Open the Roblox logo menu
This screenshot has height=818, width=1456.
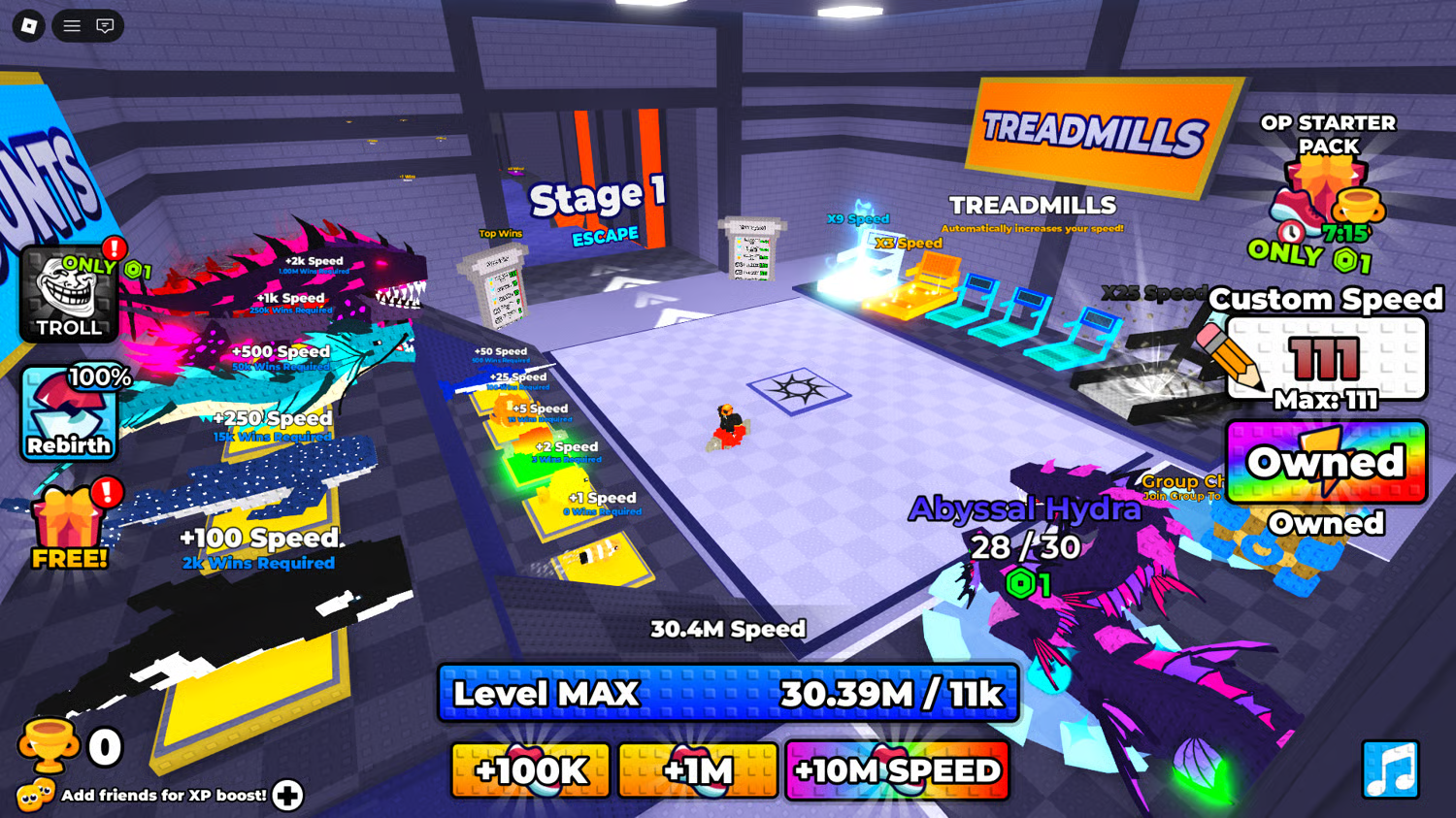(x=29, y=26)
